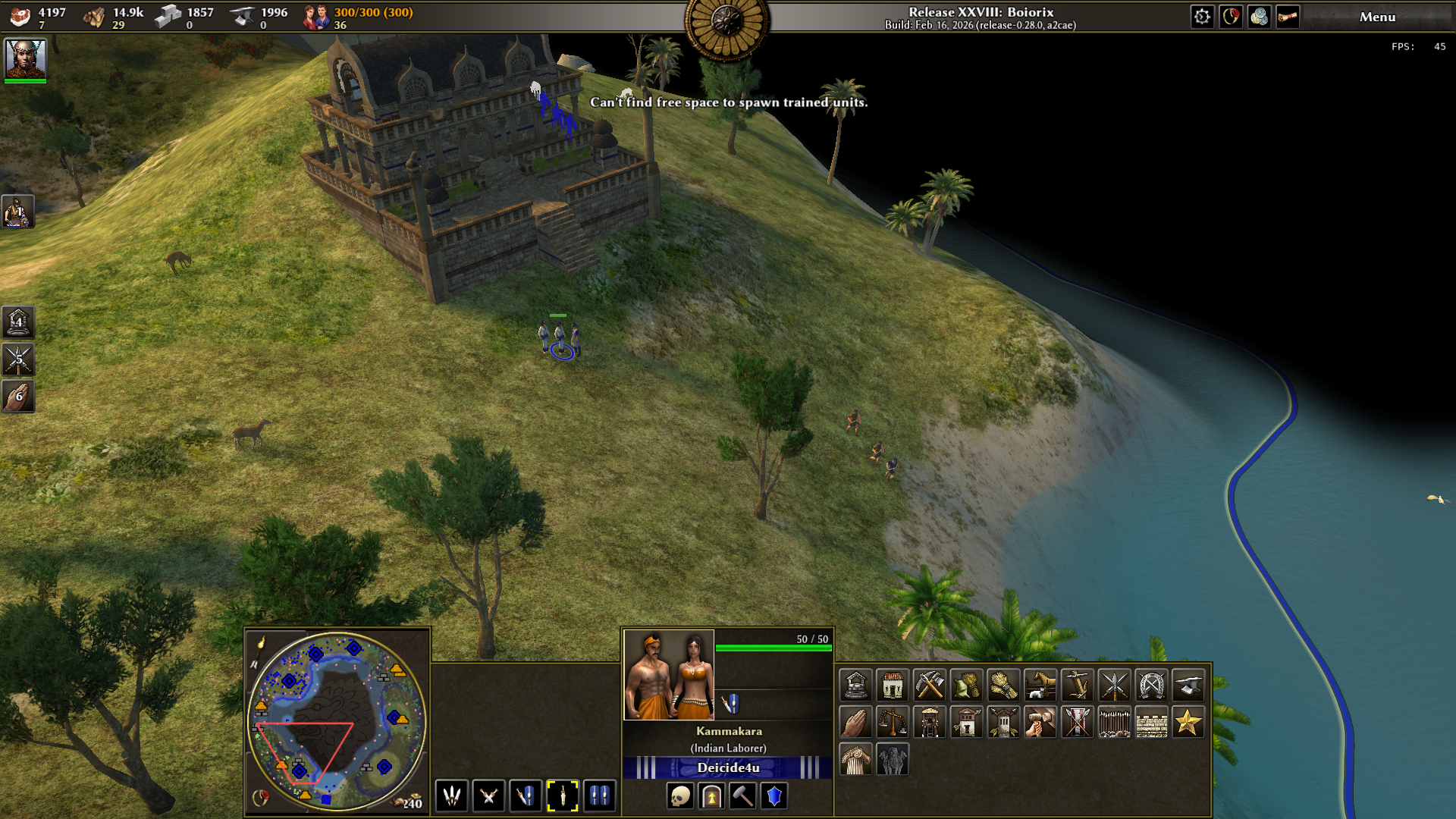The width and height of the screenshot is (1456, 819).
Task: Open diplomacy with the ring icon
Action: [1231, 17]
